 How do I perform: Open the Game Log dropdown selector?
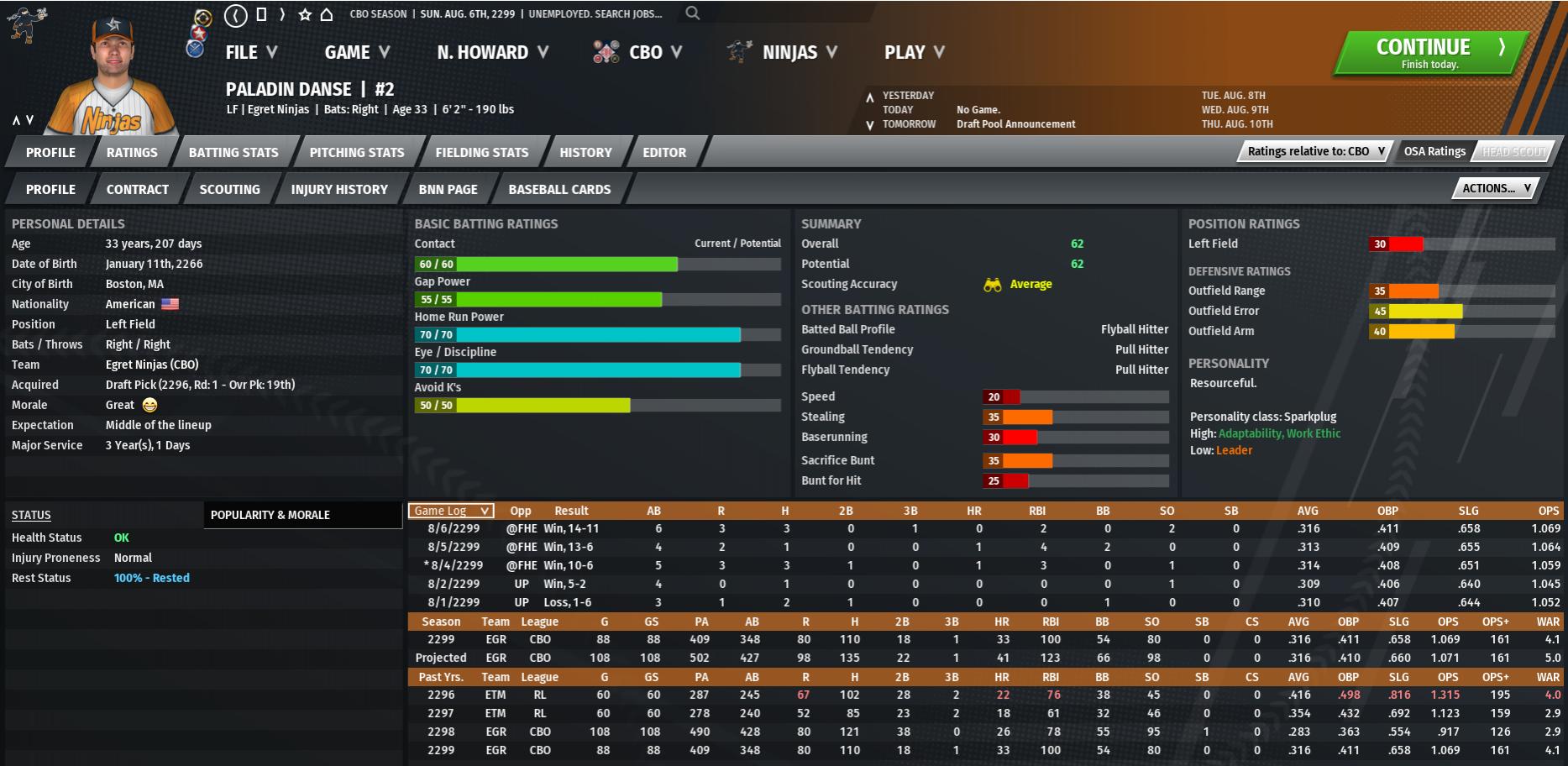tap(451, 511)
